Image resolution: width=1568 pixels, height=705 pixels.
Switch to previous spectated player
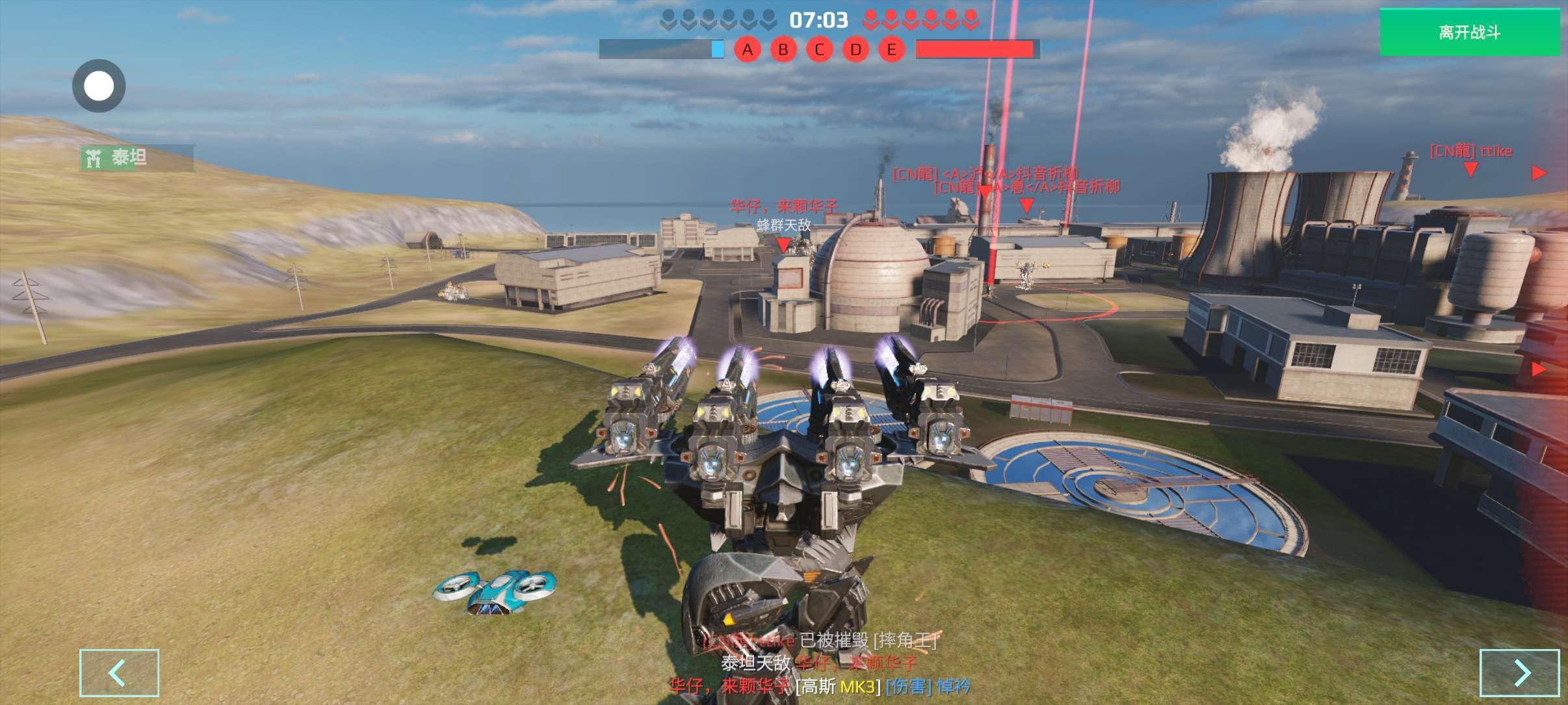pos(119,672)
